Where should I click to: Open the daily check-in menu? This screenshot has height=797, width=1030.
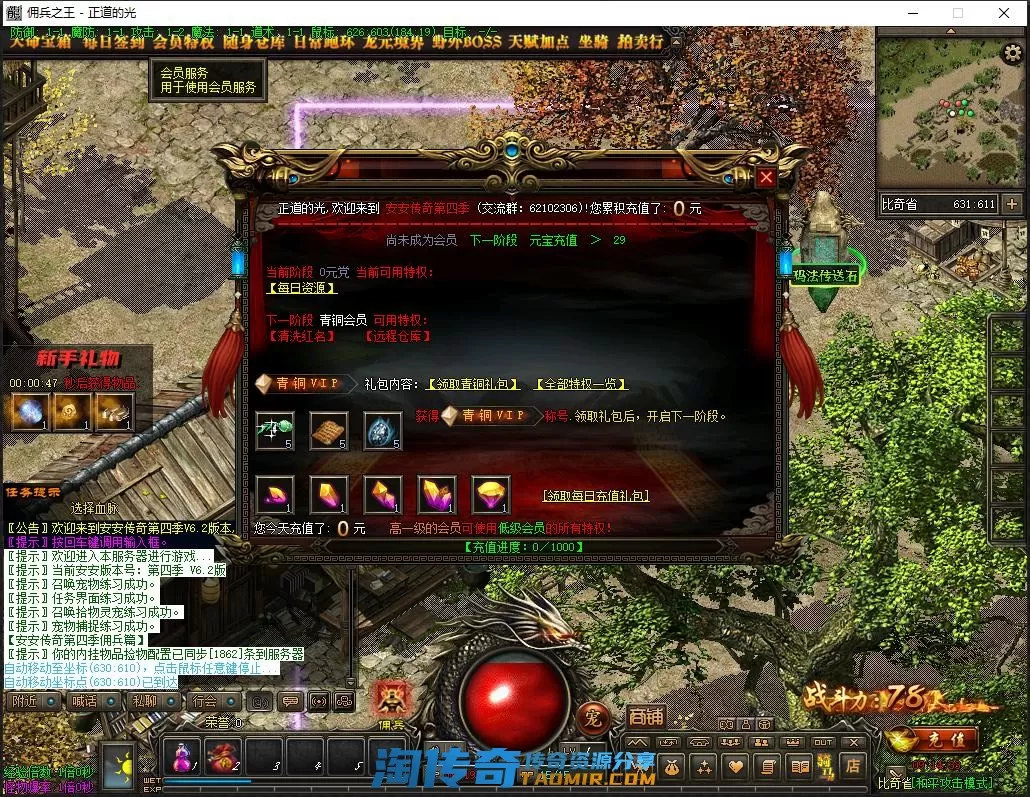[113, 42]
